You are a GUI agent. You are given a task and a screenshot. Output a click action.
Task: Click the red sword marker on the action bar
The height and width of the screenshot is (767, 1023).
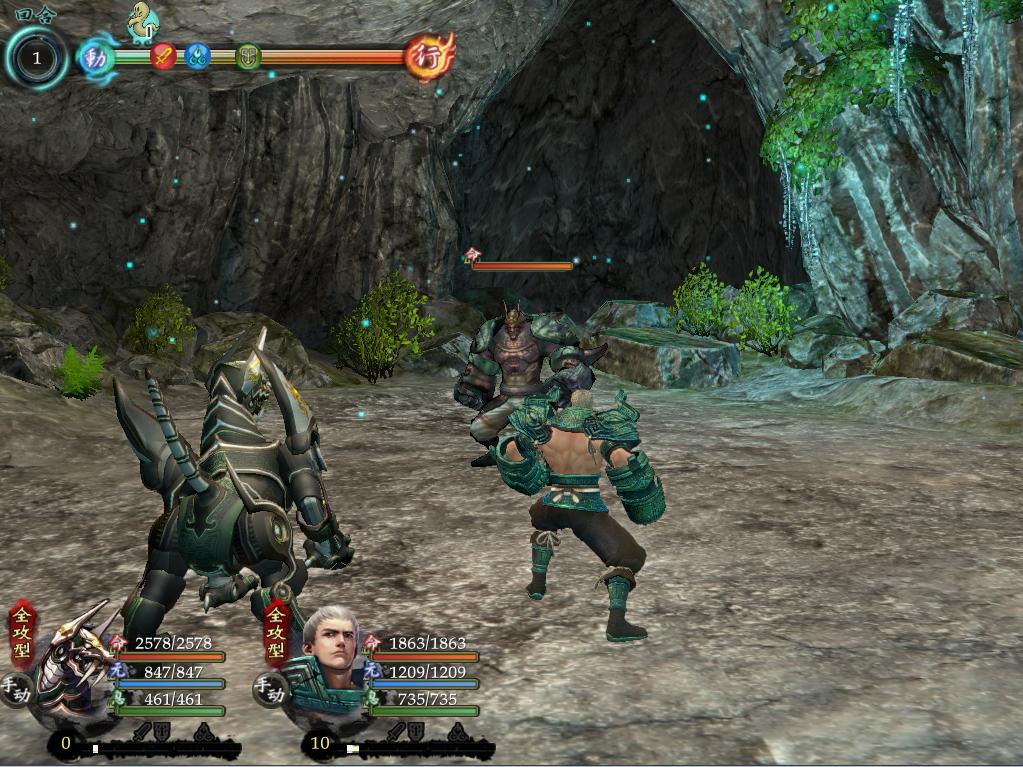click(164, 56)
